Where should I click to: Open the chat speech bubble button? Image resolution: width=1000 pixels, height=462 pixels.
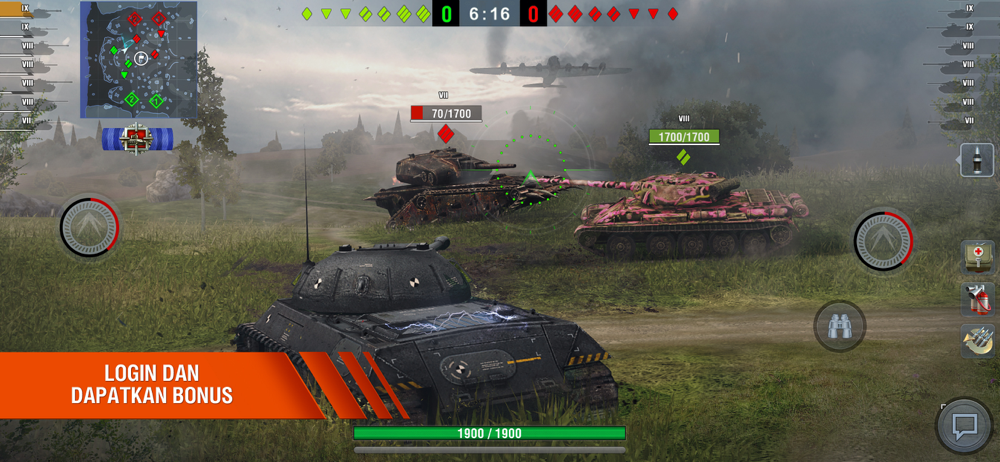tap(964, 426)
